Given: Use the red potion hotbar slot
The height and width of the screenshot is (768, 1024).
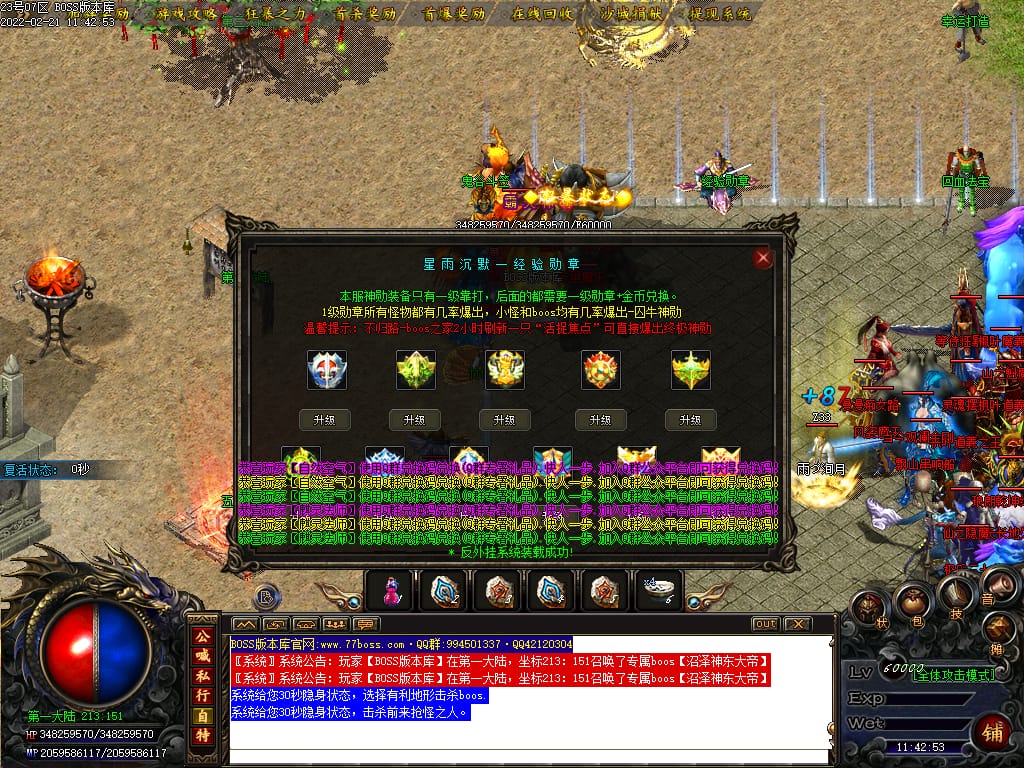Looking at the screenshot, I should point(392,592).
